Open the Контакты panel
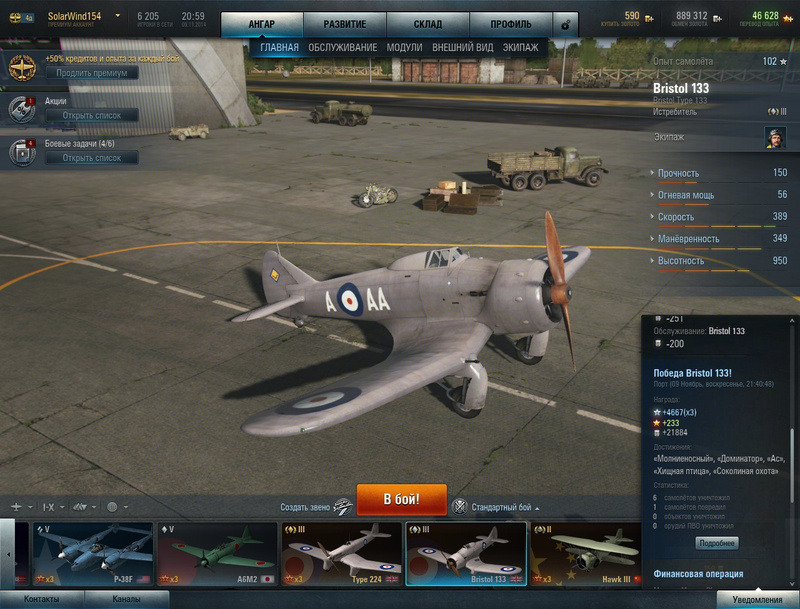 [x=42, y=599]
